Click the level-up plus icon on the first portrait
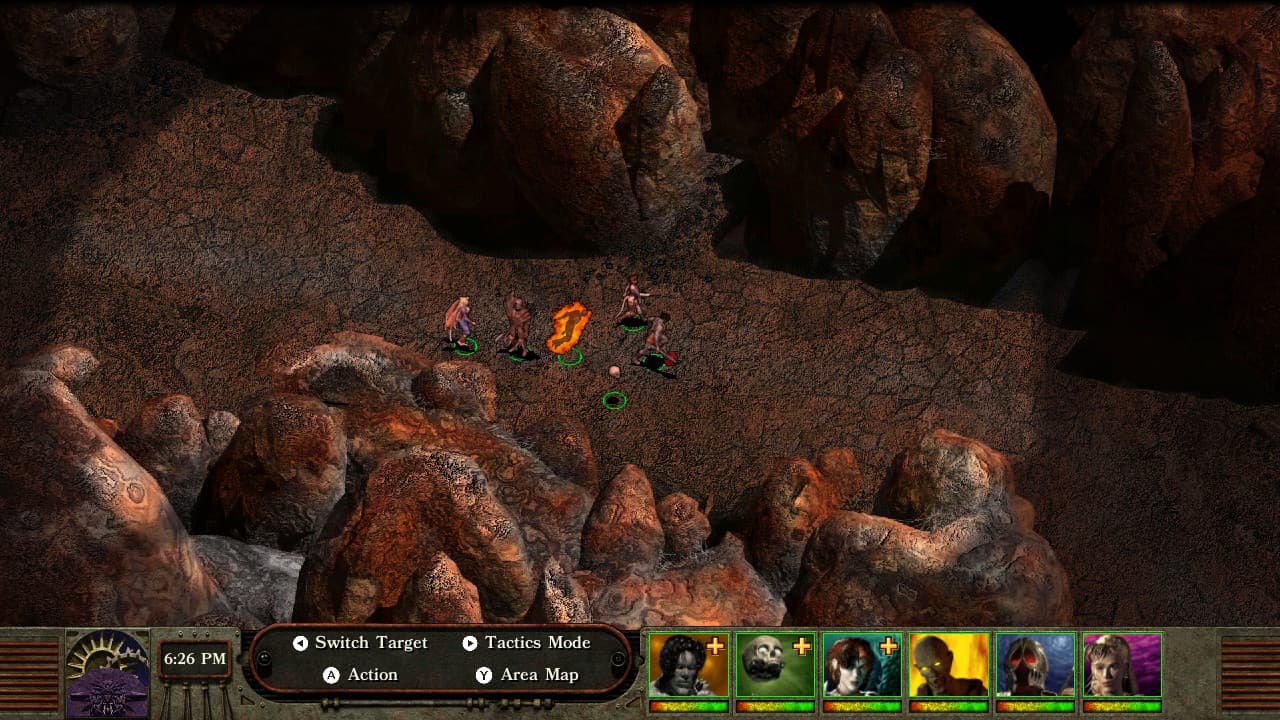Screen dimensions: 1280x720 click(713, 645)
